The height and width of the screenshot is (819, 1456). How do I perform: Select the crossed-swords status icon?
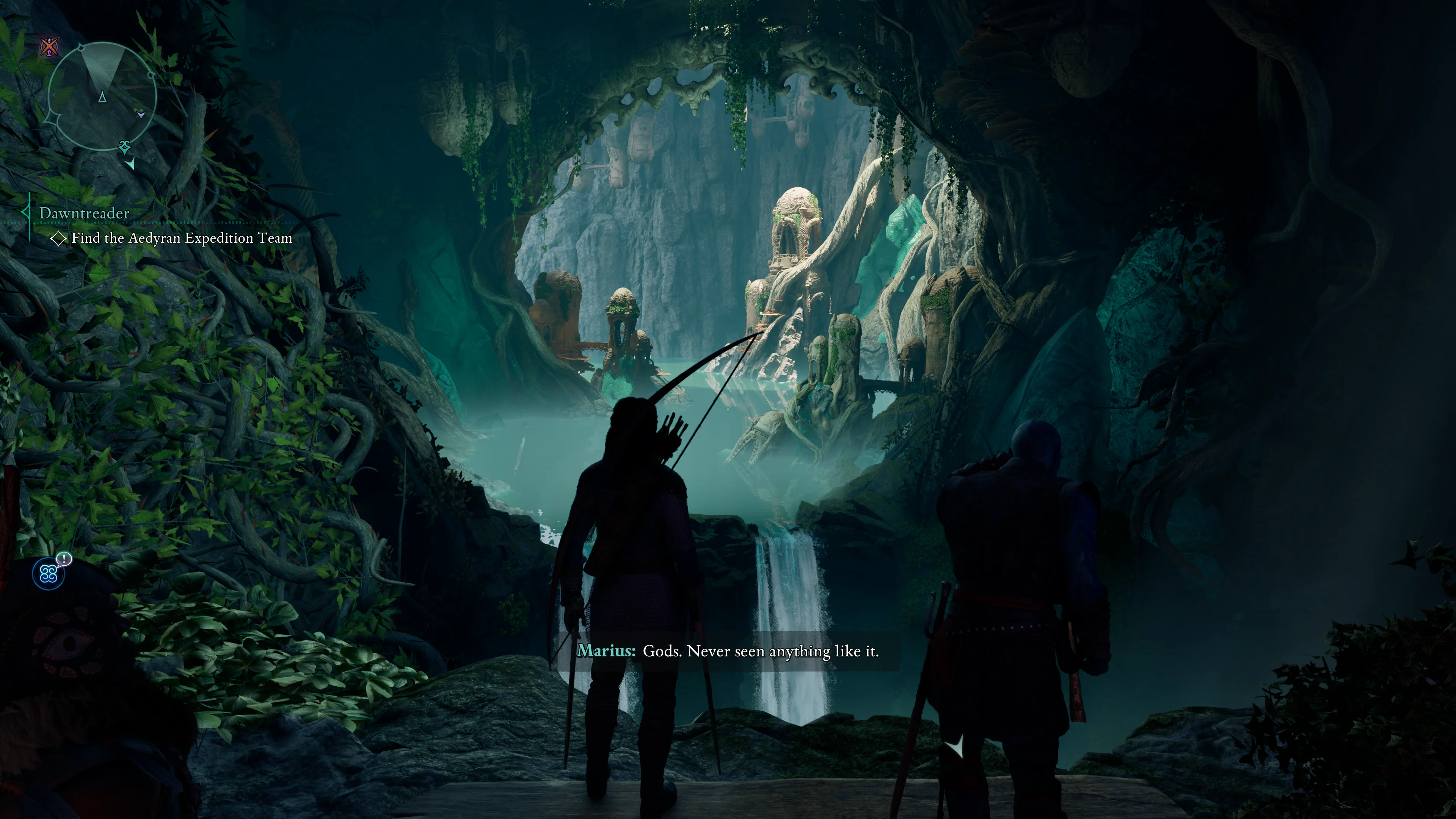pos(50,47)
